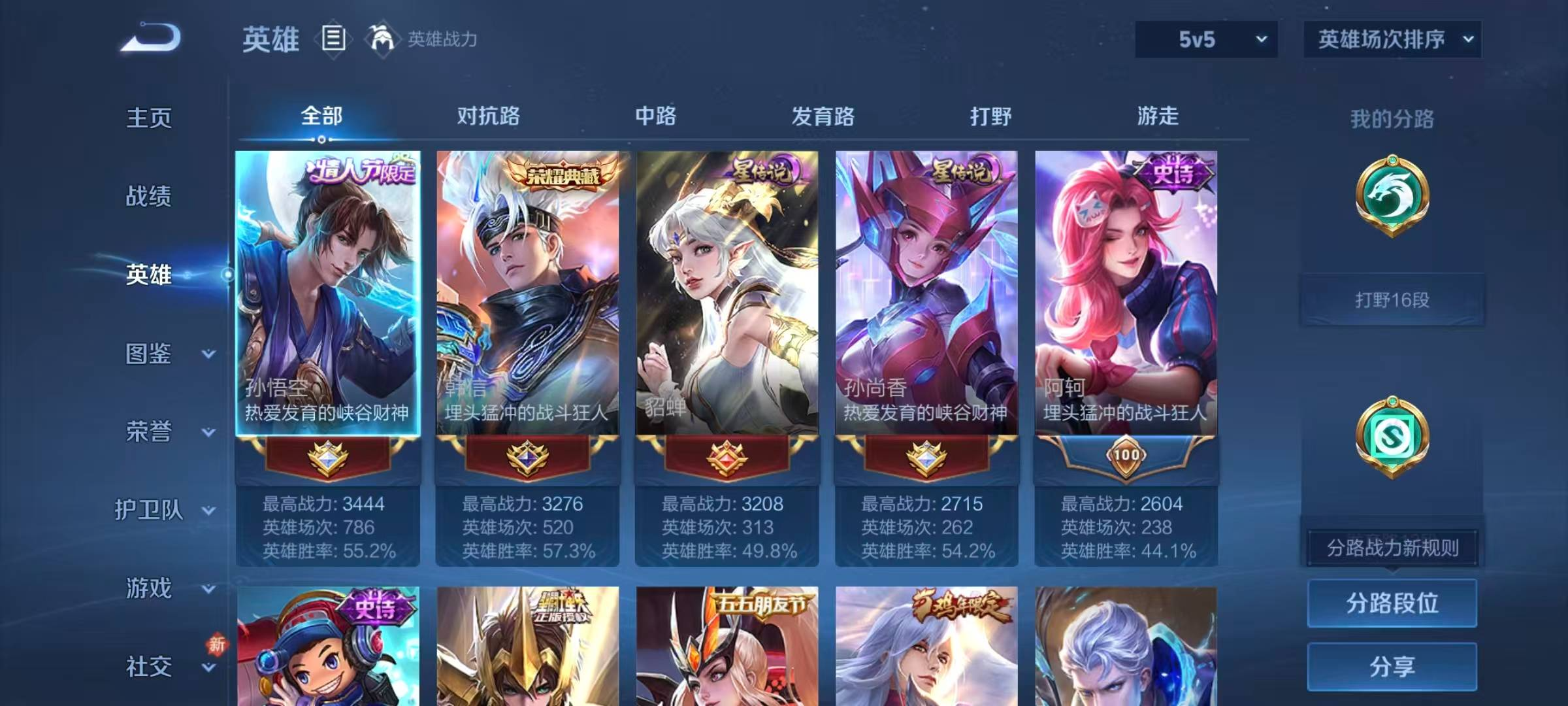Click the 英雄战力 helmet icon
The width and height of the screenshot is (1568, 706).
[382, 39]
